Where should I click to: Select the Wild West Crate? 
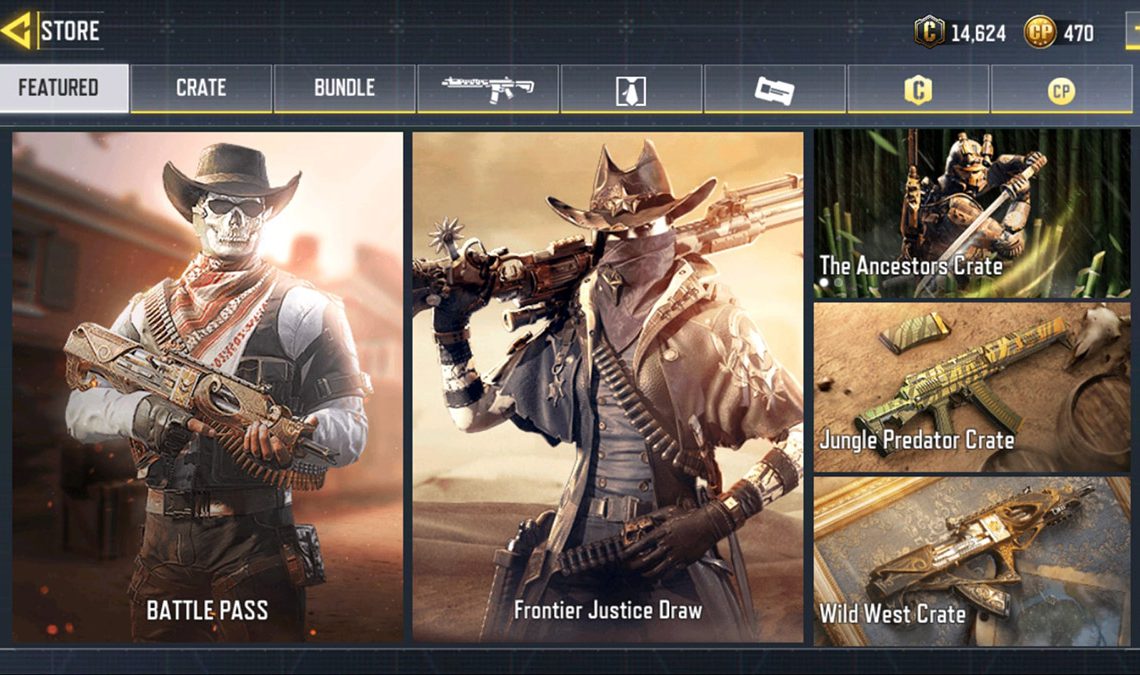pyautogui.click(x=971, y=561)
